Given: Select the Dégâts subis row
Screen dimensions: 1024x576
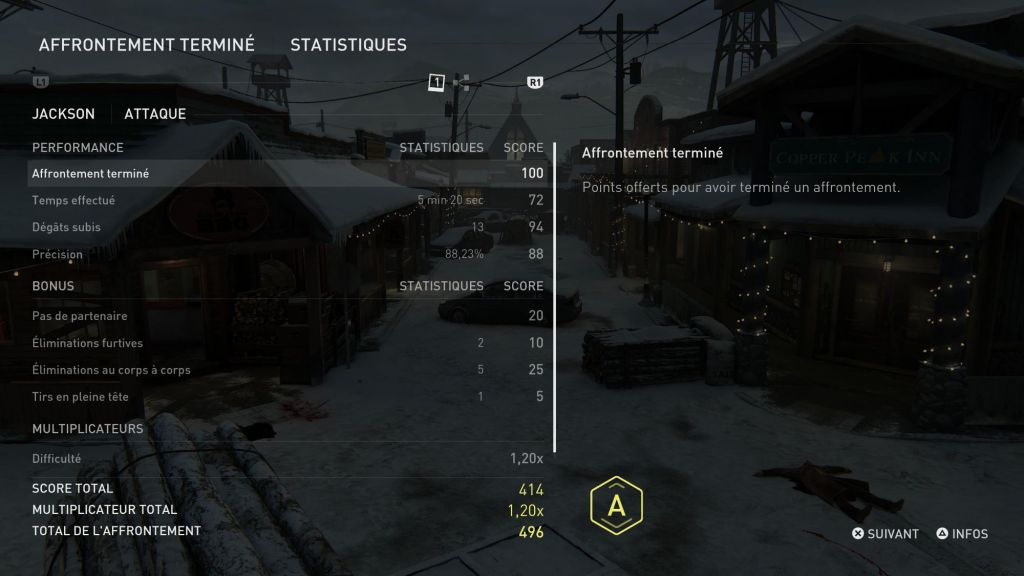Looking at the screenshot, I should coord(288,227).
